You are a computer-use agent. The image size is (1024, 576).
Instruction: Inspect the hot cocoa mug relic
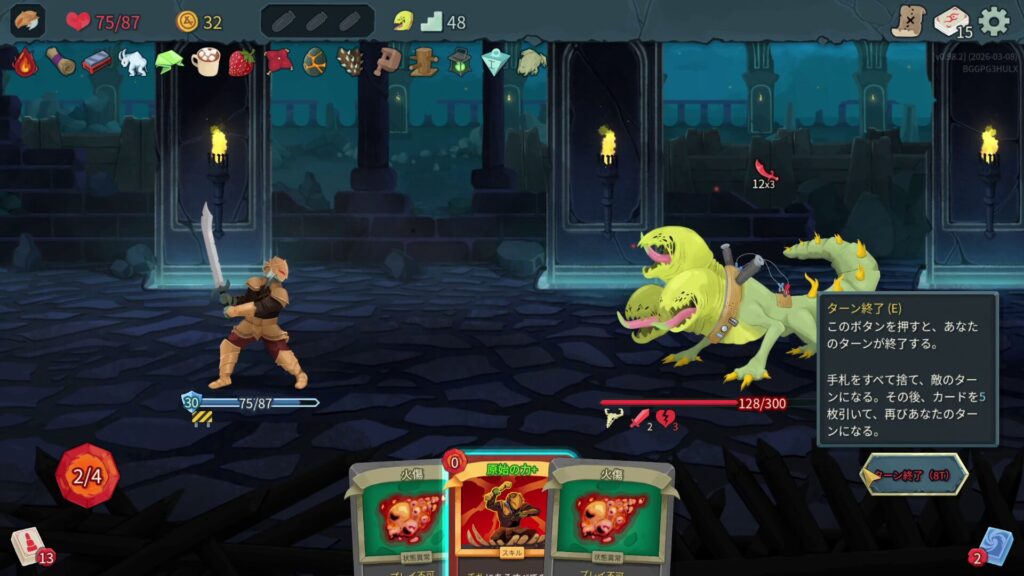206,62
